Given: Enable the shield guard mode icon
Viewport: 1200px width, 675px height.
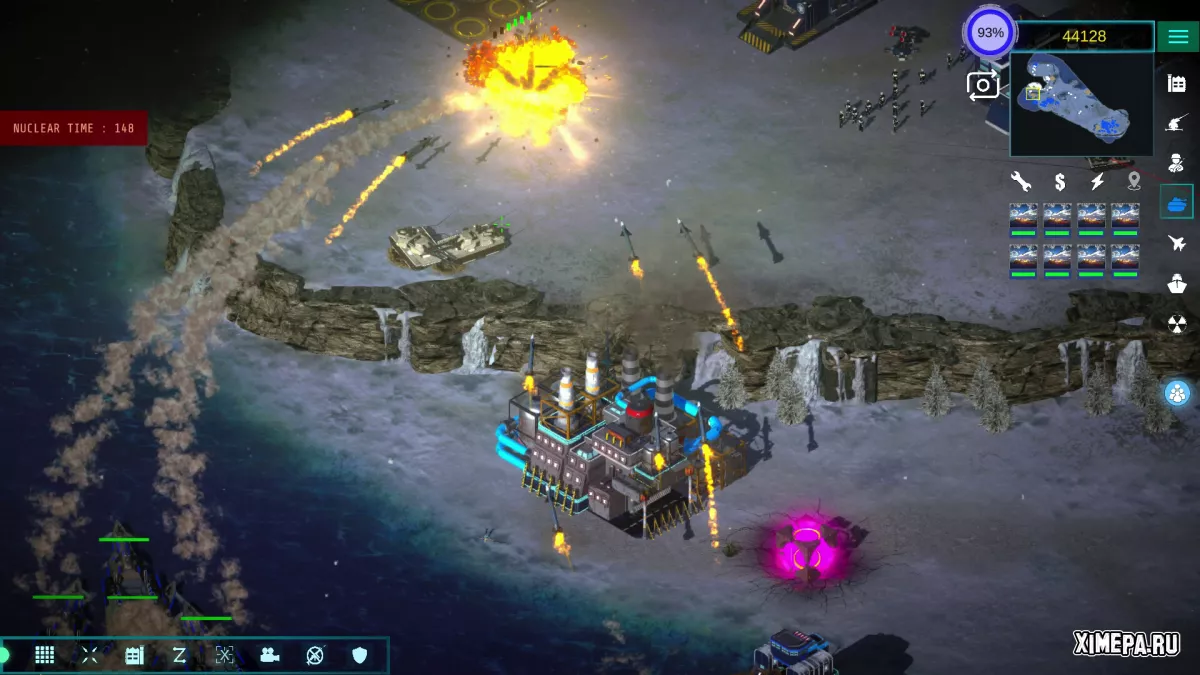Looking at the screenshot, I should click(360, 655).
